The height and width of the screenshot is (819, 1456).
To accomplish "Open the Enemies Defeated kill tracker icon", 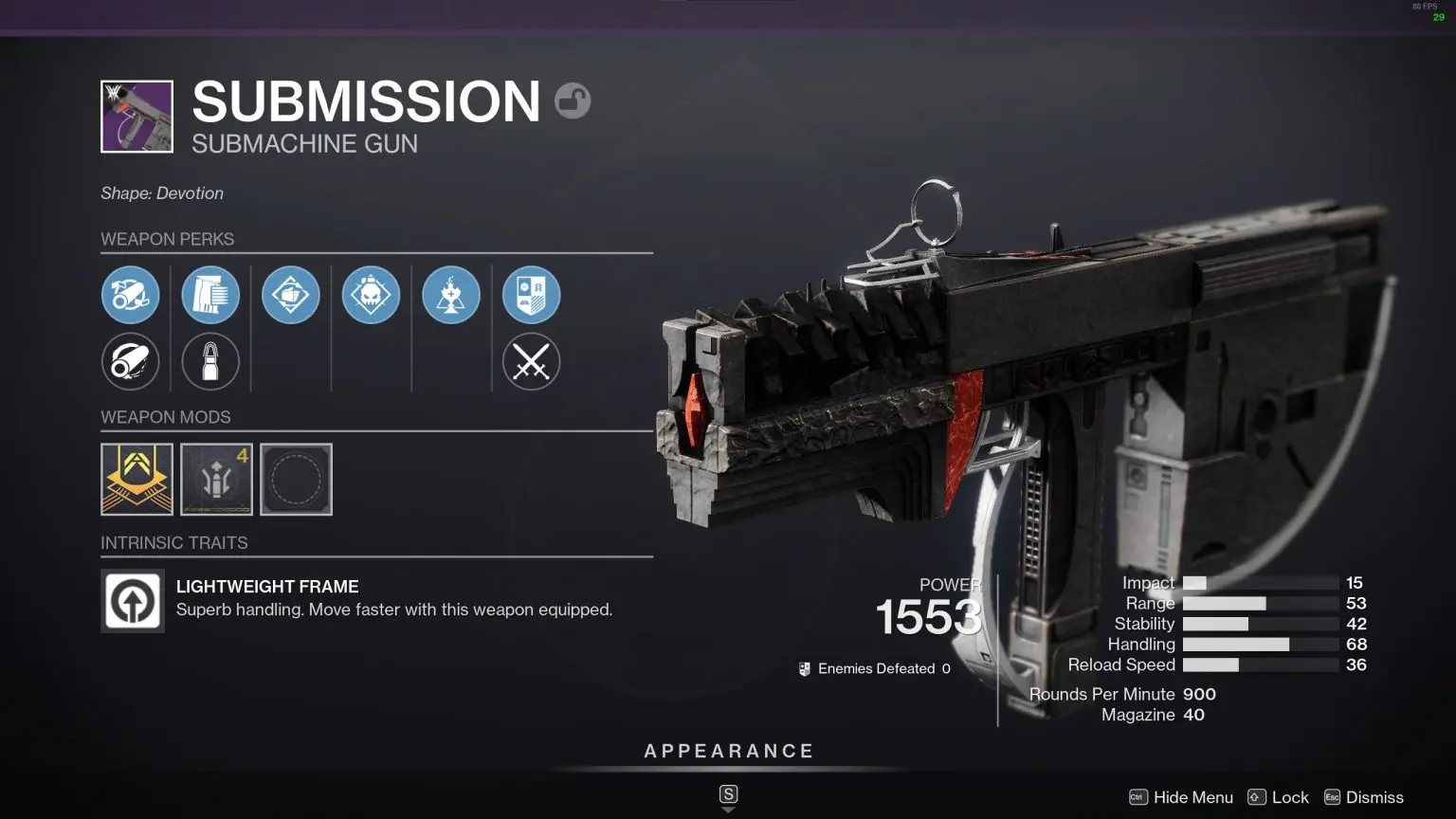I will 805,667.
